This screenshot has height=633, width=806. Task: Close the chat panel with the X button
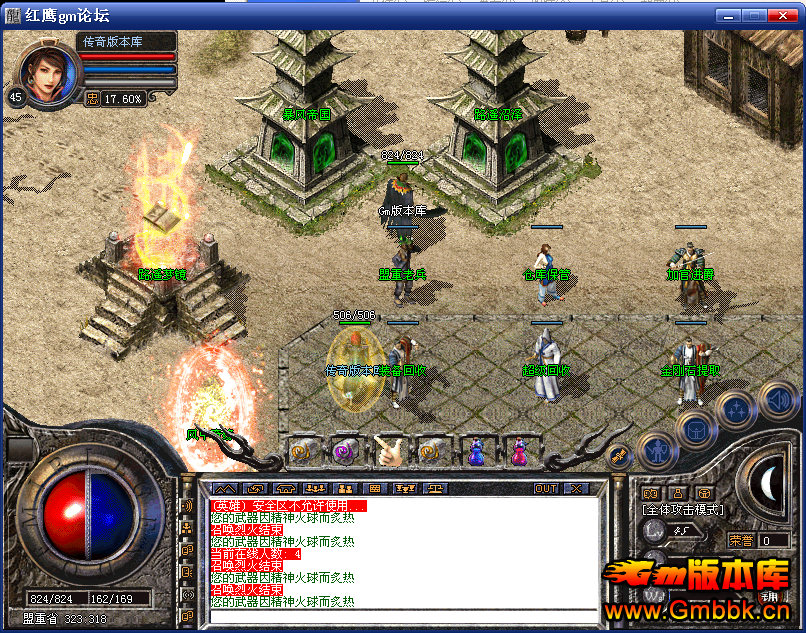pos(577,489)
